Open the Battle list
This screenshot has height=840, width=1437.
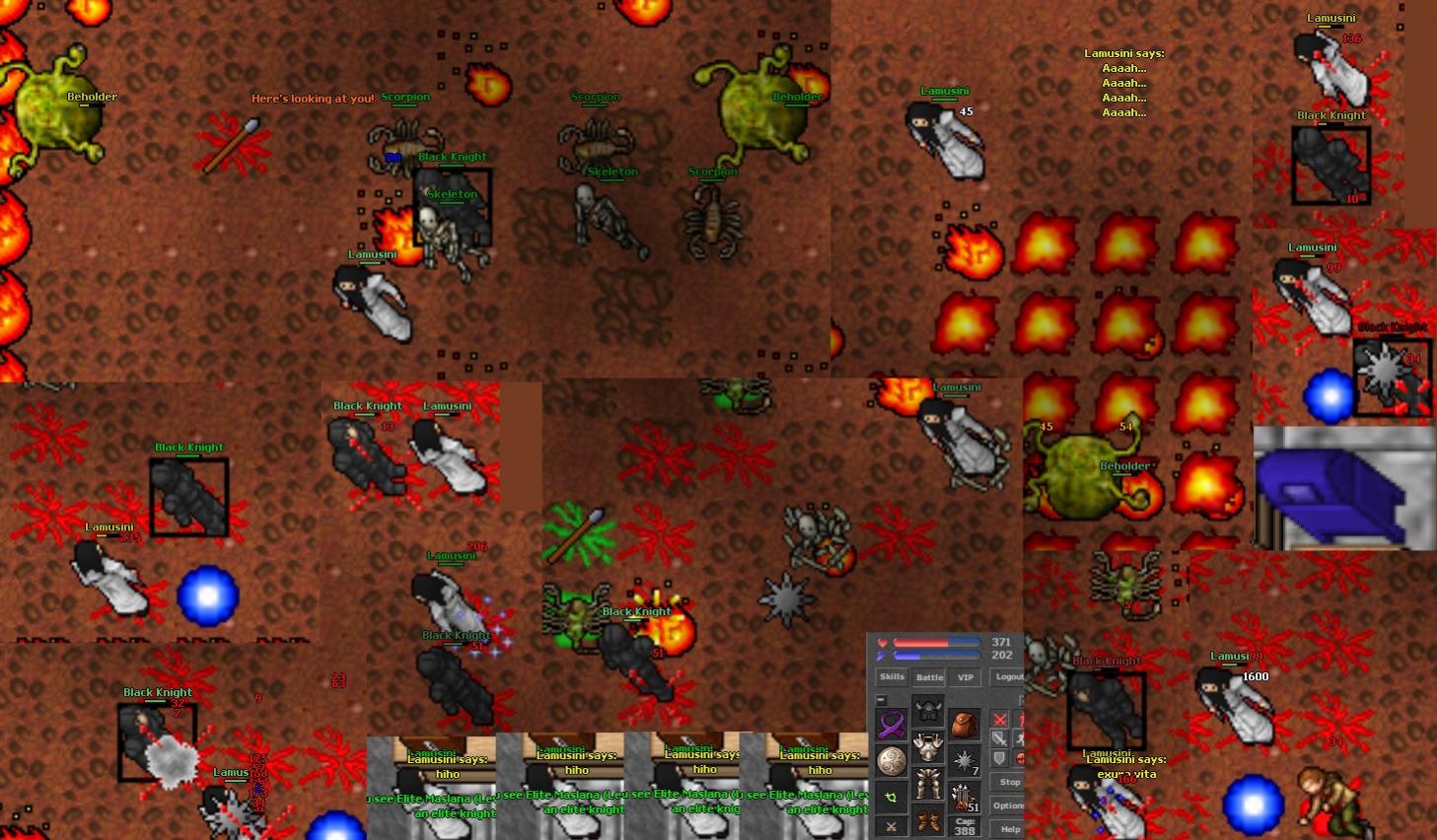[x=929, y=677]
